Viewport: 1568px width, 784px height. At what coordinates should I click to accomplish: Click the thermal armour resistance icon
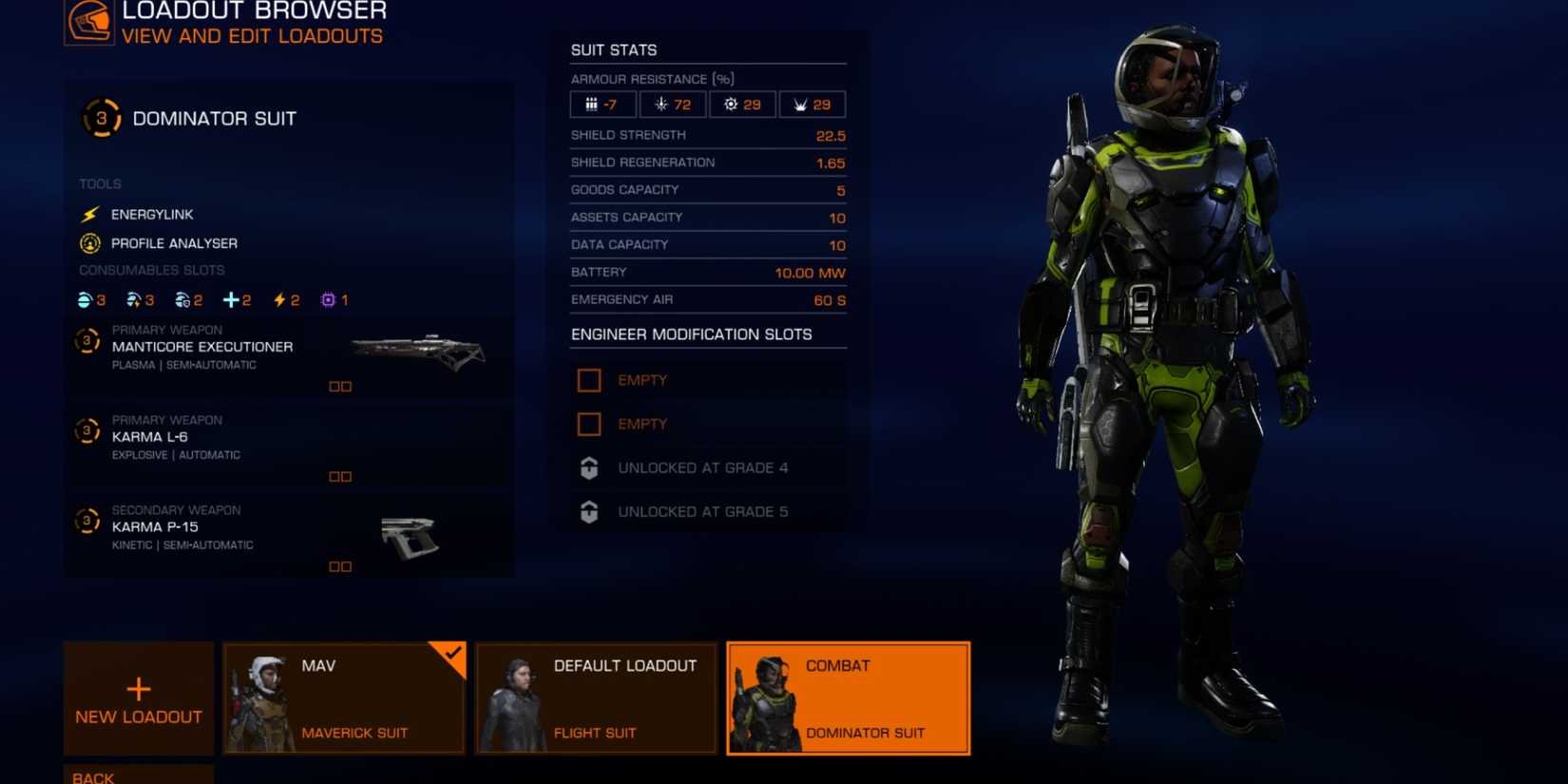coord(660,104)
